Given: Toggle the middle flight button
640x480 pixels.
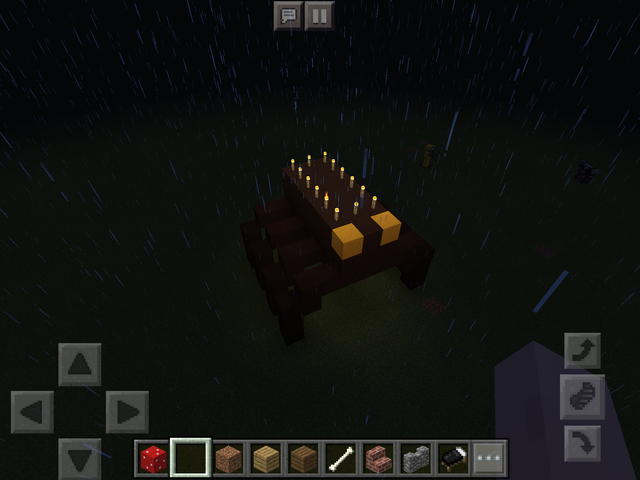Looking at the screenshot, I should point(582,397).
